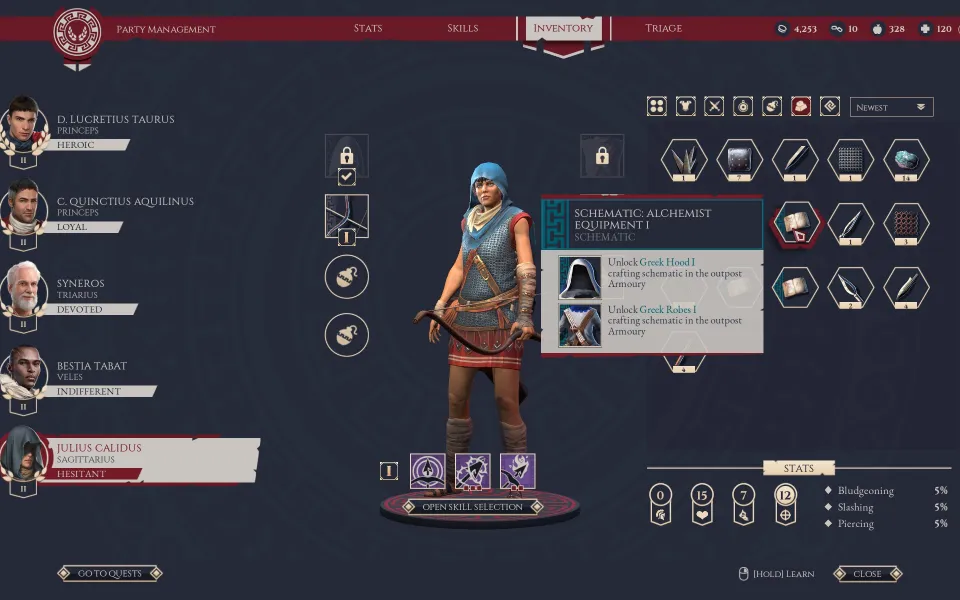This screenshot has height=600, width=960.
Task: Go to the Triage tab
Action: tap(663, 28)
